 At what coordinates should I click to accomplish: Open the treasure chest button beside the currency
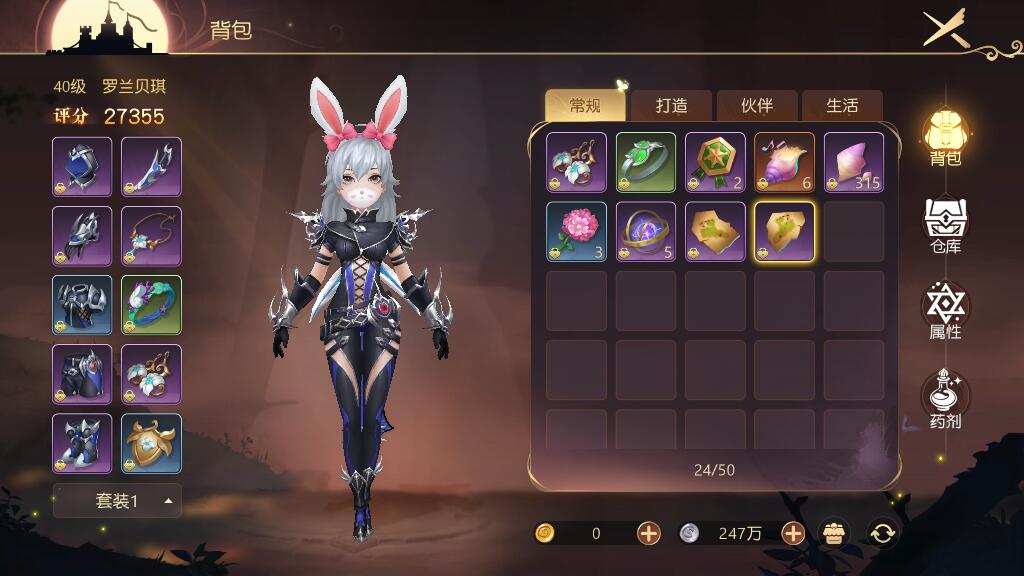coord(834,533)
